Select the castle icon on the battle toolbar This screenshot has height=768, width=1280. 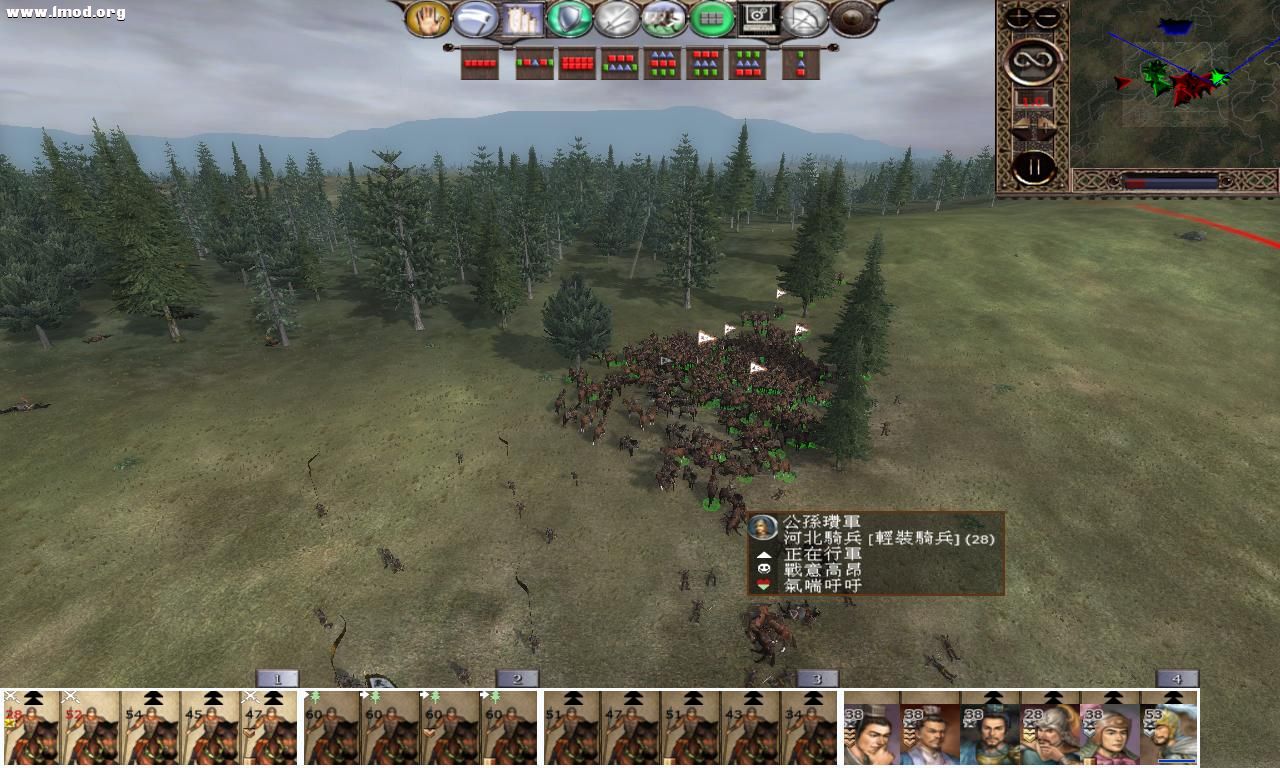[x=522, y=18]
